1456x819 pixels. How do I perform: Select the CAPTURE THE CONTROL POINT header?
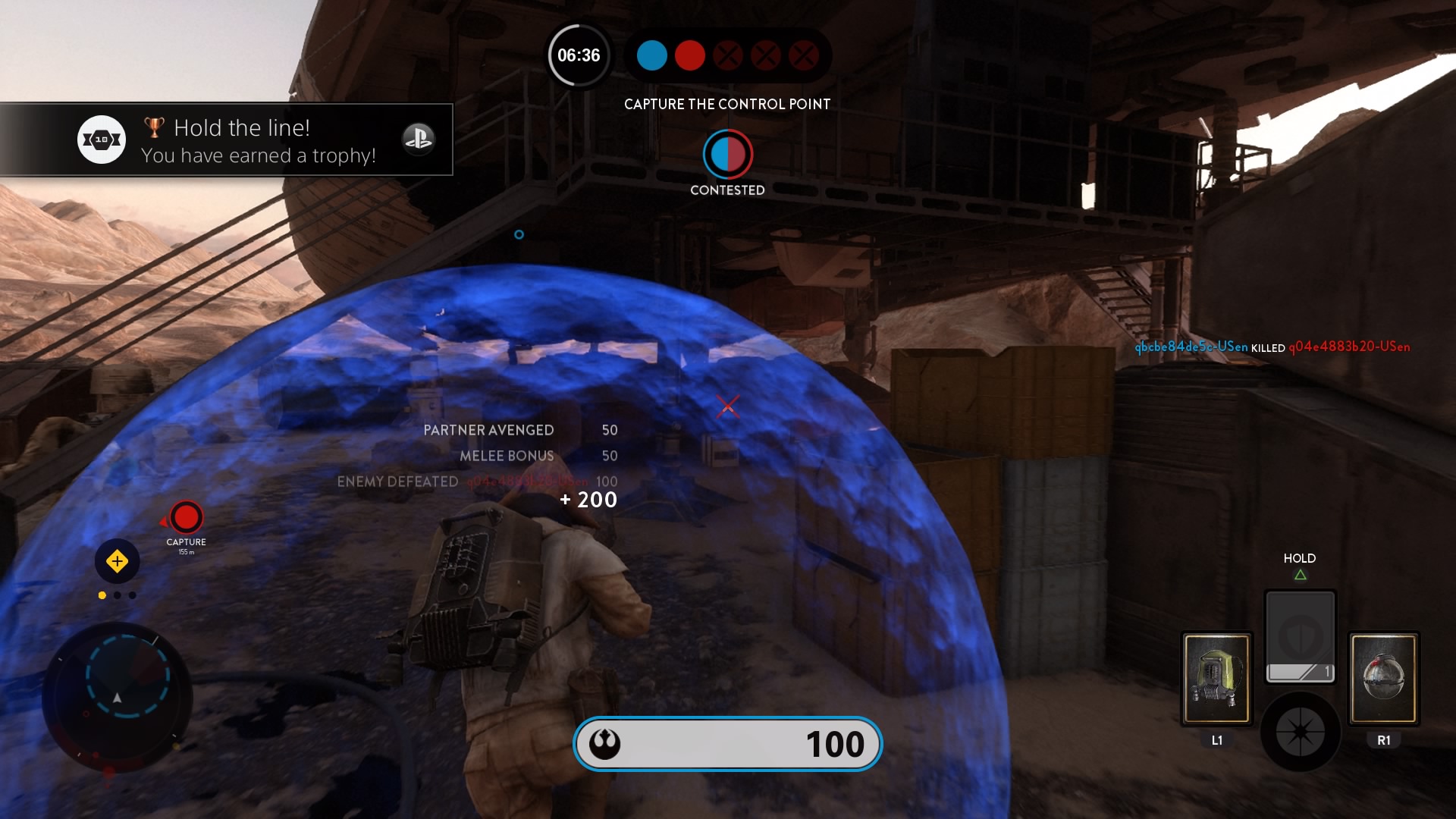pyautogui.click(x=726, y=105)
